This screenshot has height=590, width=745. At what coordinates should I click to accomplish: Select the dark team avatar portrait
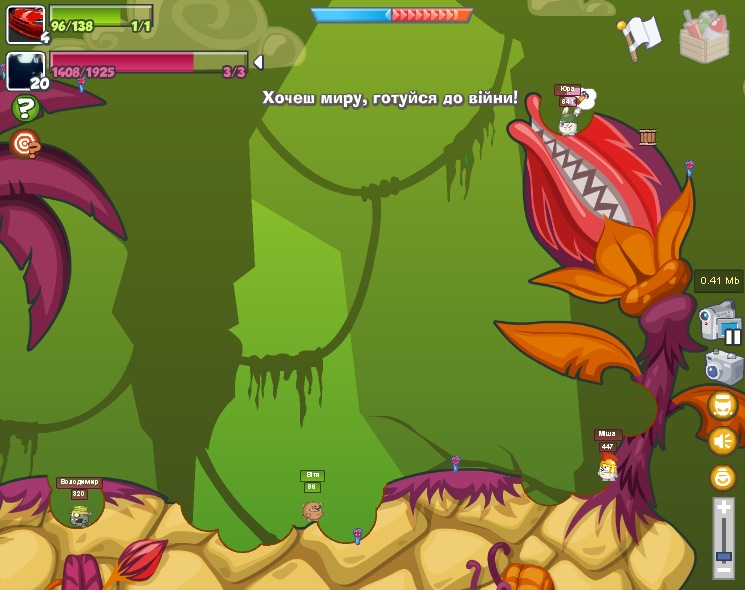click(x=25, y=71)
